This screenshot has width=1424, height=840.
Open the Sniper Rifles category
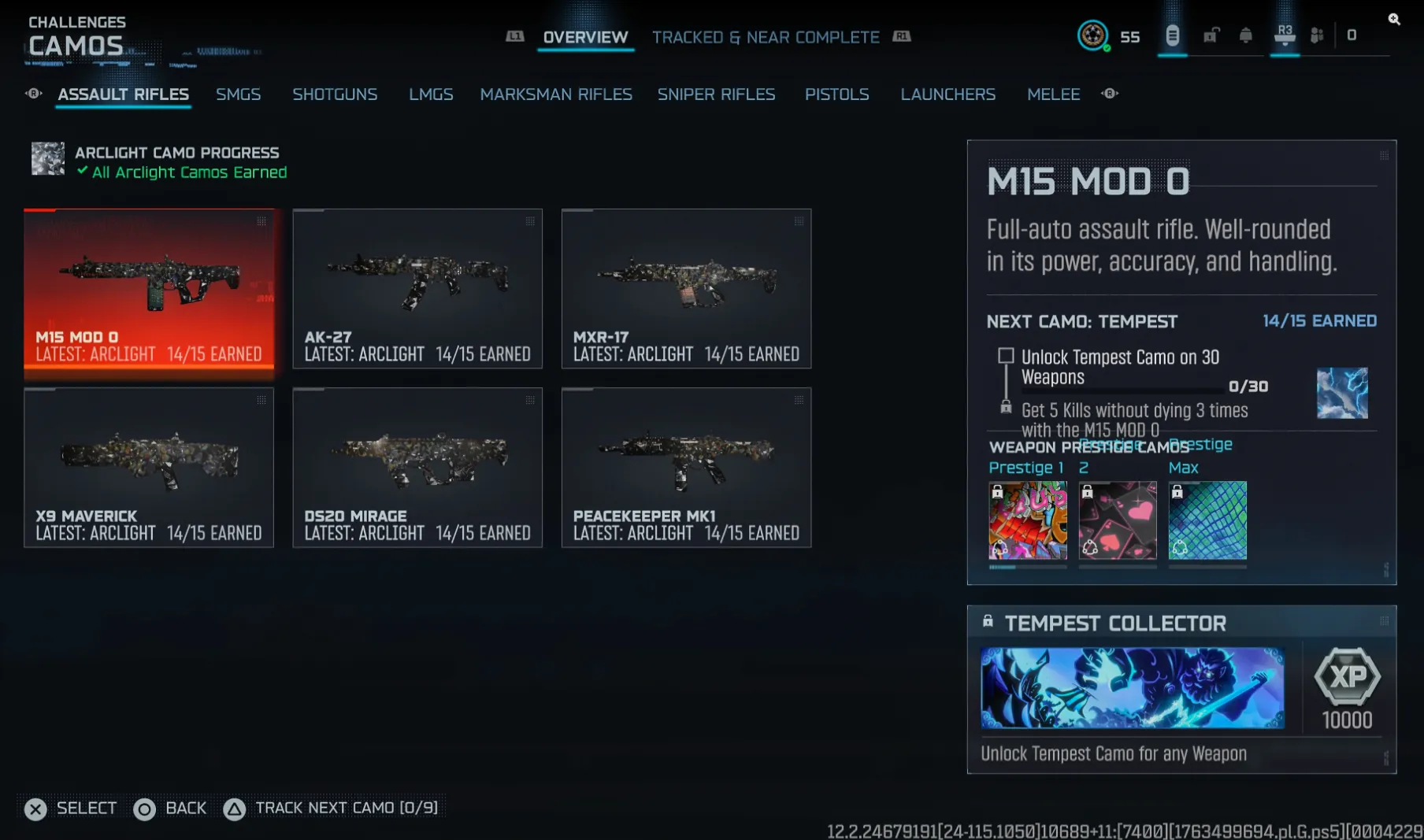click(x=716, y=94)
